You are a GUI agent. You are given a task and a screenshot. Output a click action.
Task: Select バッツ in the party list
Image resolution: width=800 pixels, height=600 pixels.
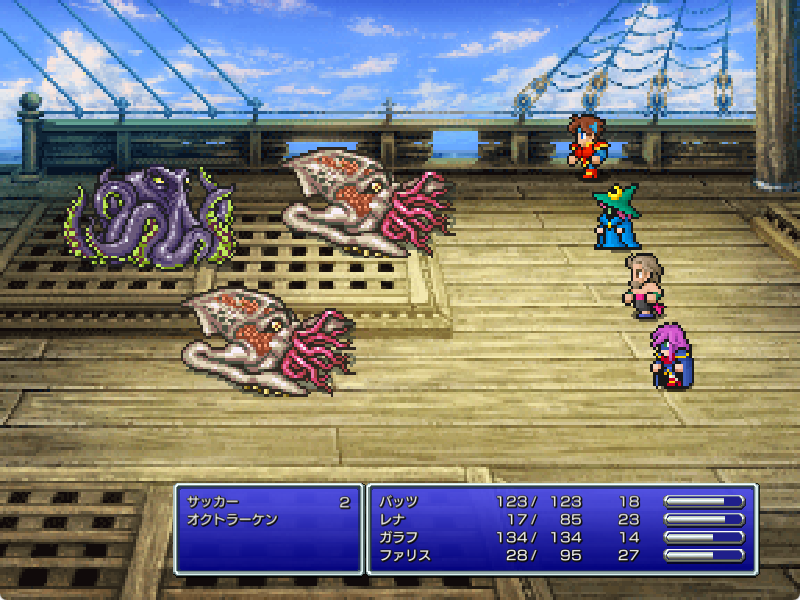coord(399,502)
